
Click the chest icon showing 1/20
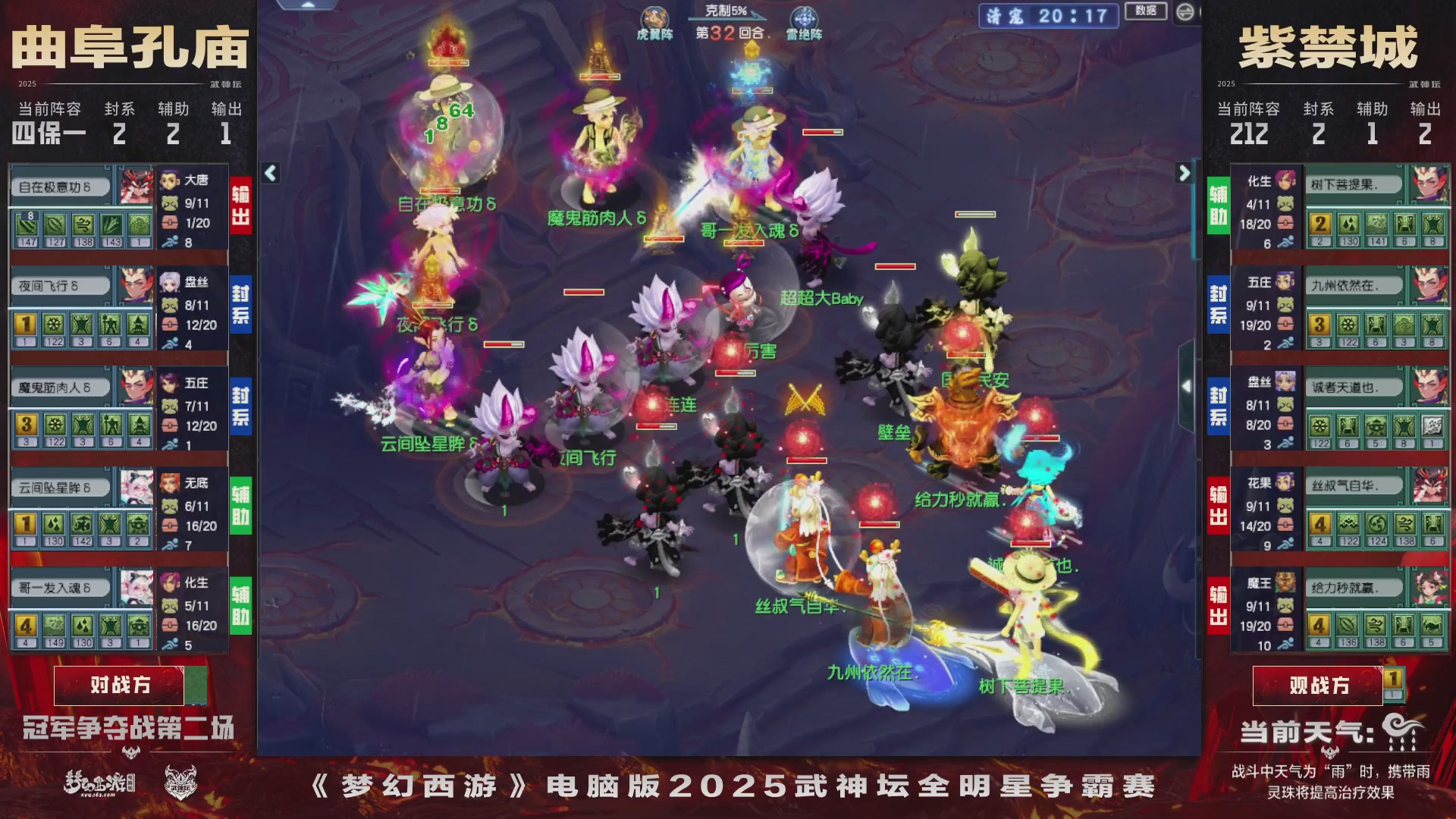pyautogui.click(x=171, y=224)
